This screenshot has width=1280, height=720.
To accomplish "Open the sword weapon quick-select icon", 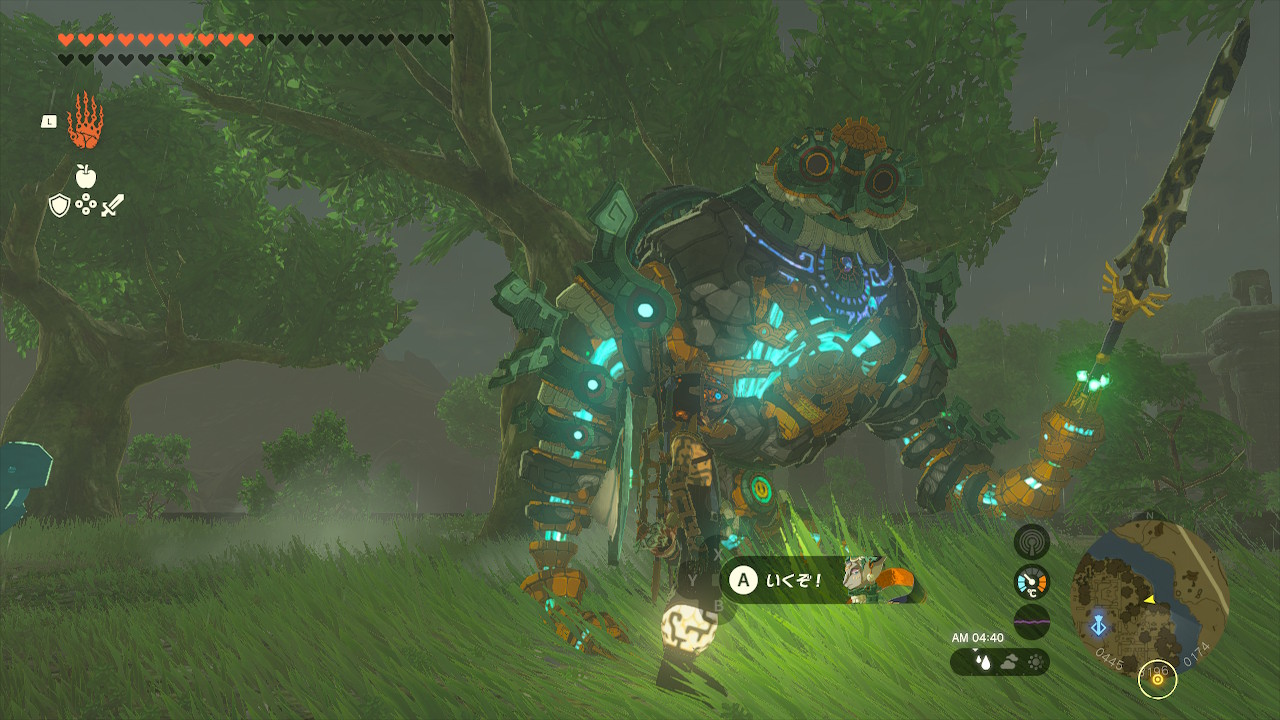I will point(112,206).
